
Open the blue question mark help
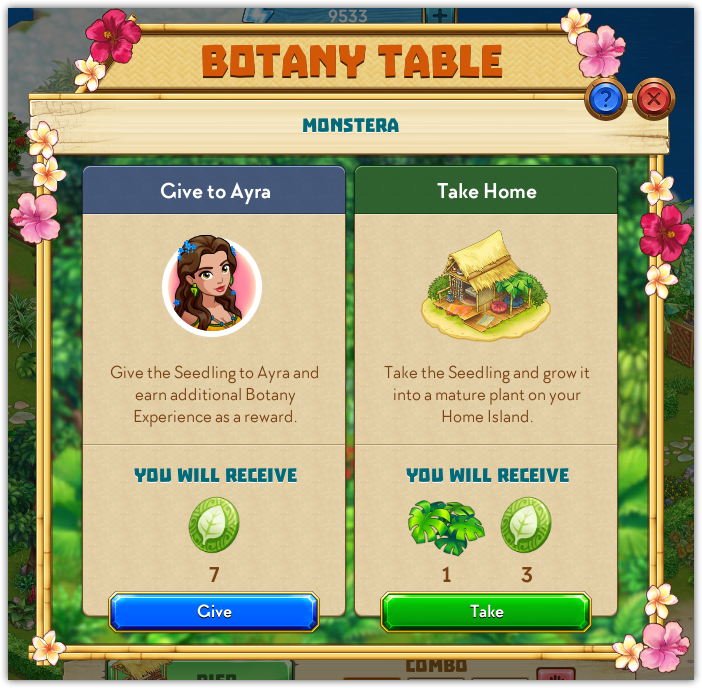tap(606, 98)
